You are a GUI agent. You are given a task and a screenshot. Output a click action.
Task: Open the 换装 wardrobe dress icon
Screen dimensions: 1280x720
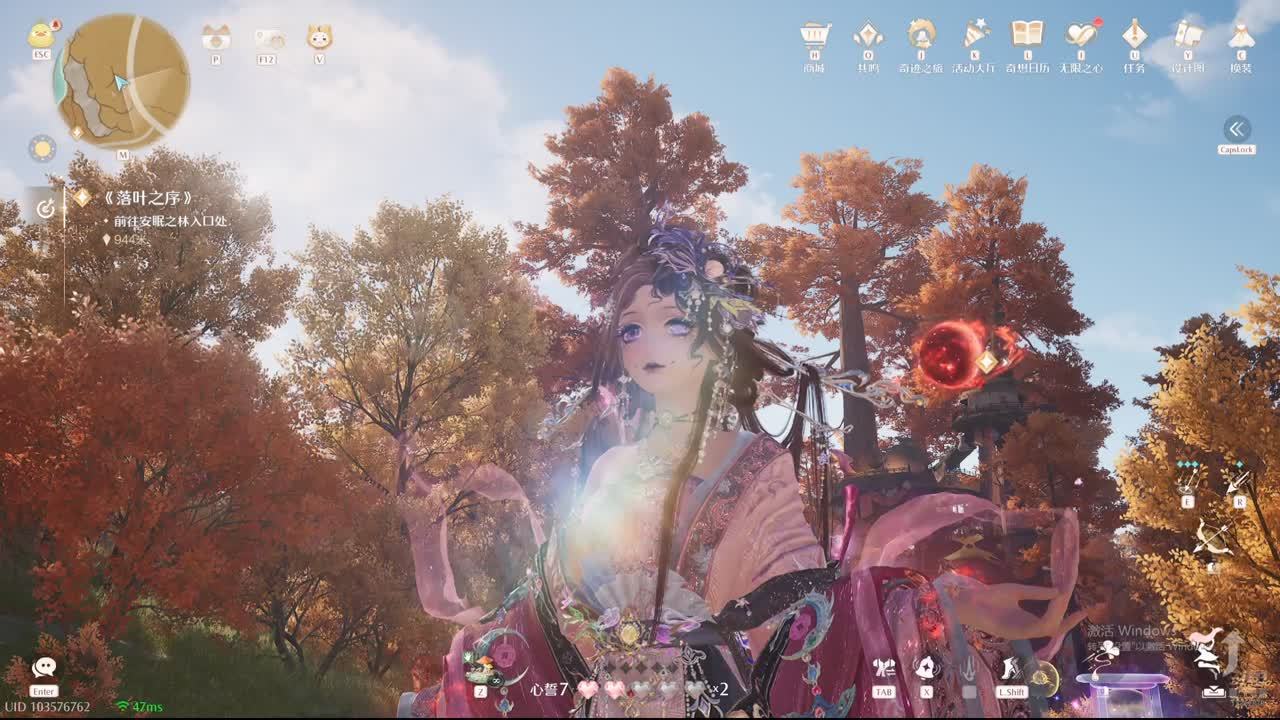[x=1241, y=36]
